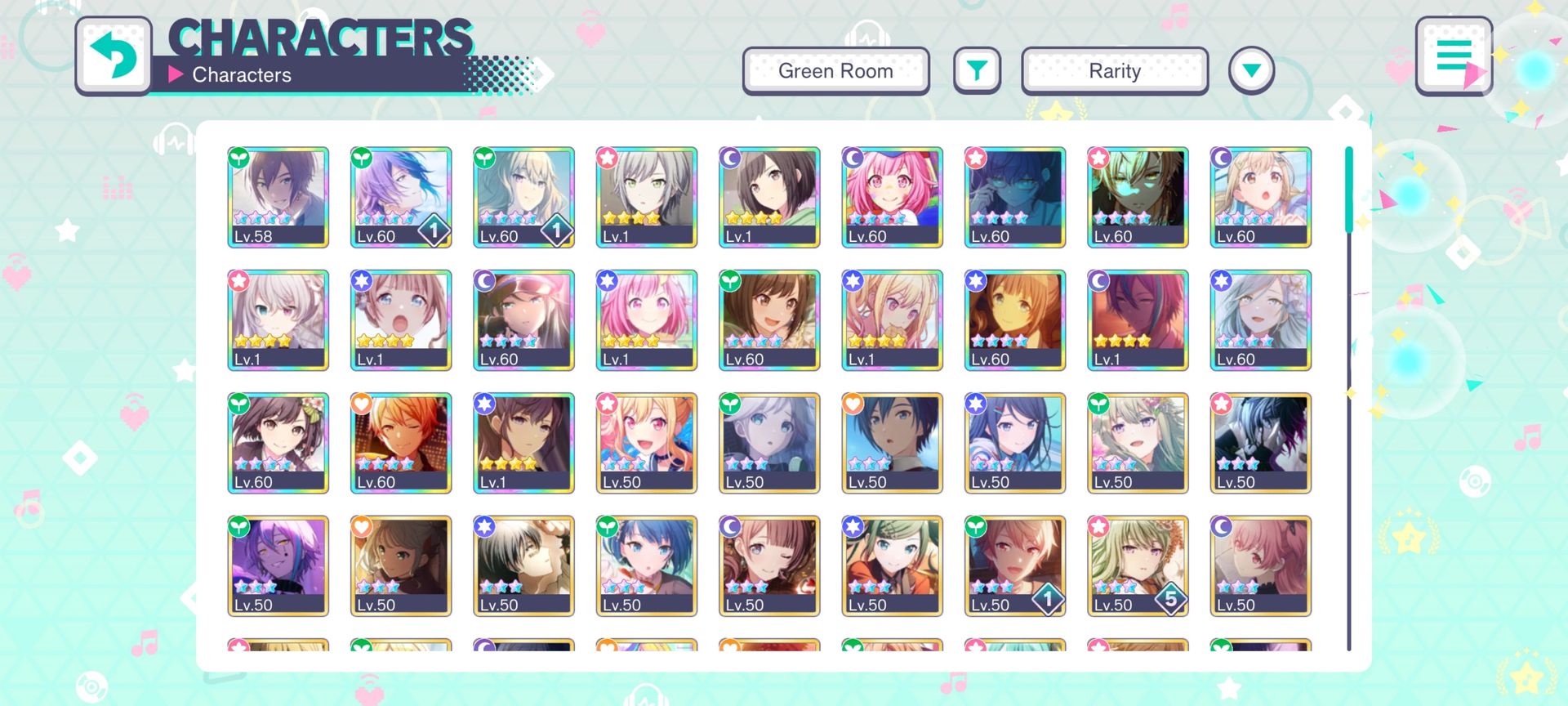Change the Rarity sort option

click(1114, 71)
